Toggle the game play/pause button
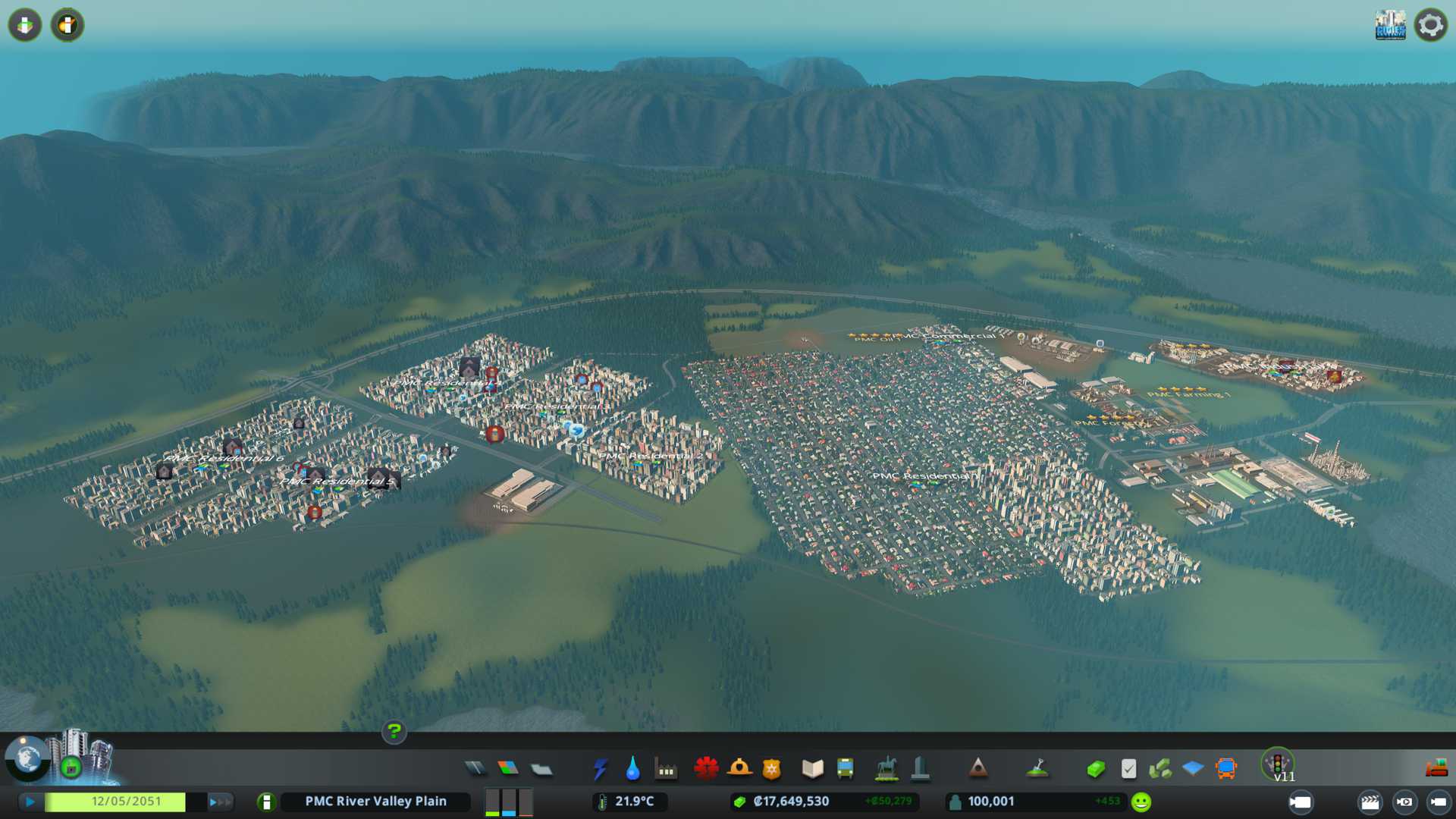 30,802
